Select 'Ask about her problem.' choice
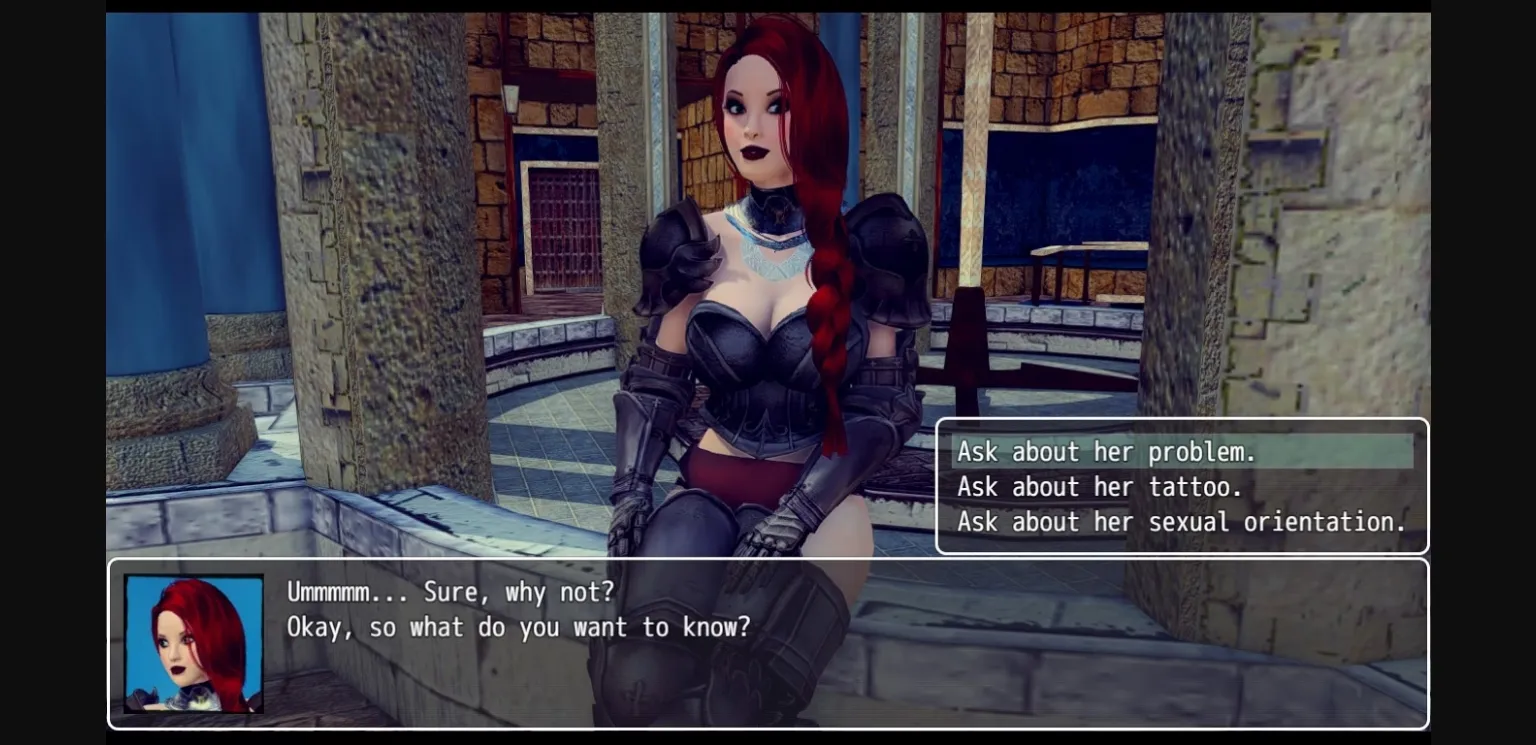The height and width of the screenshot is (745, 1536). [1108, 452]
